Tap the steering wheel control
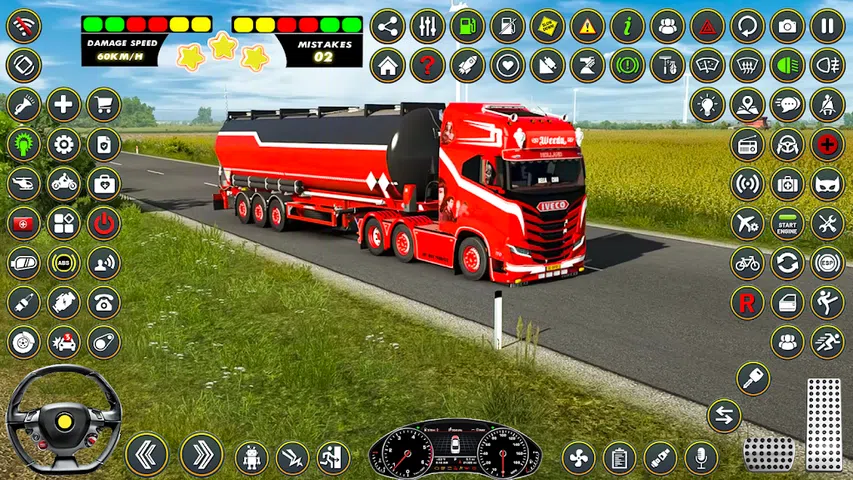This screenshot has width=853, height=480. [x=63, y=418]
